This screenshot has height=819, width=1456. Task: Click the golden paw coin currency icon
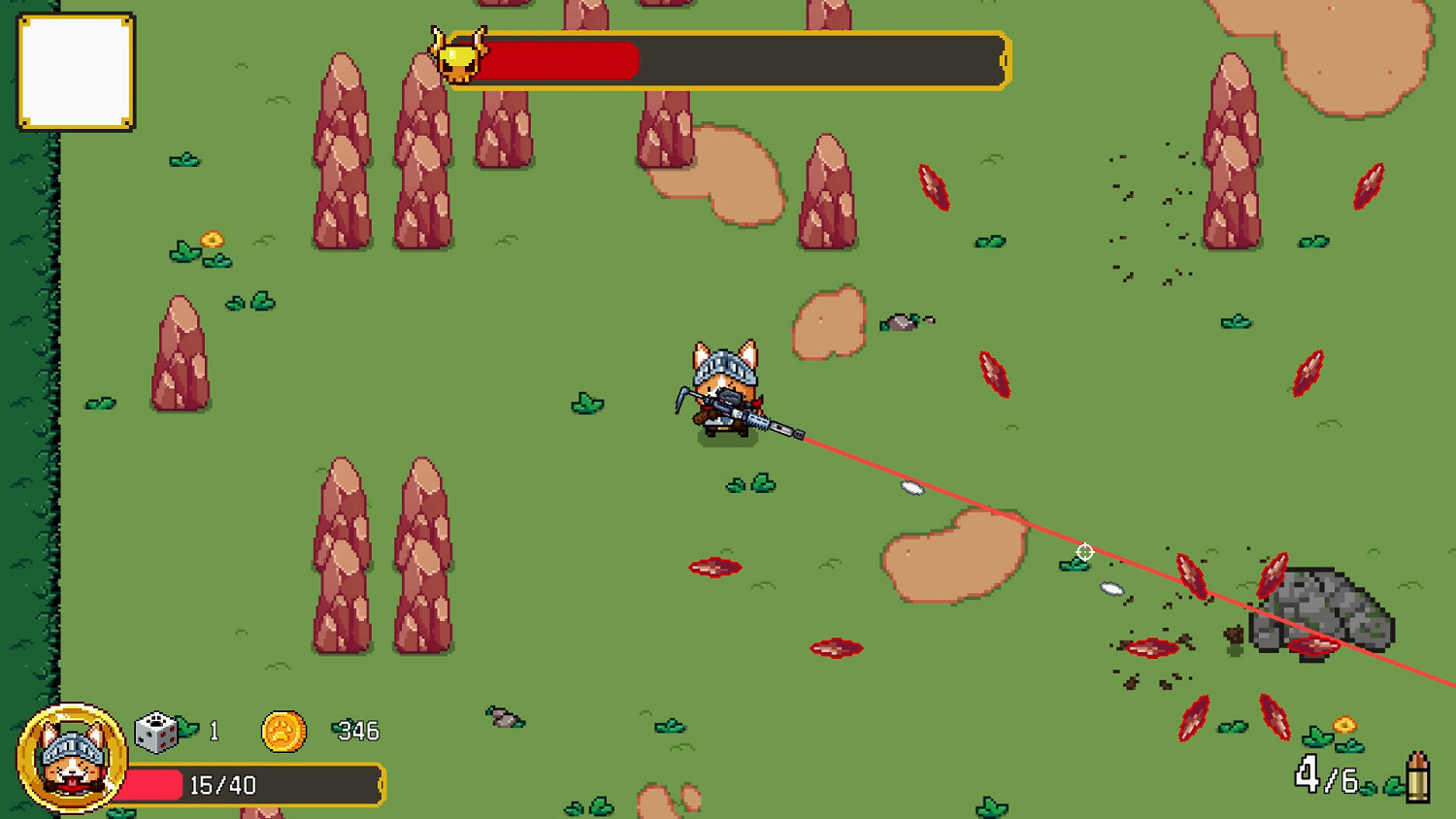coord(282,730)
